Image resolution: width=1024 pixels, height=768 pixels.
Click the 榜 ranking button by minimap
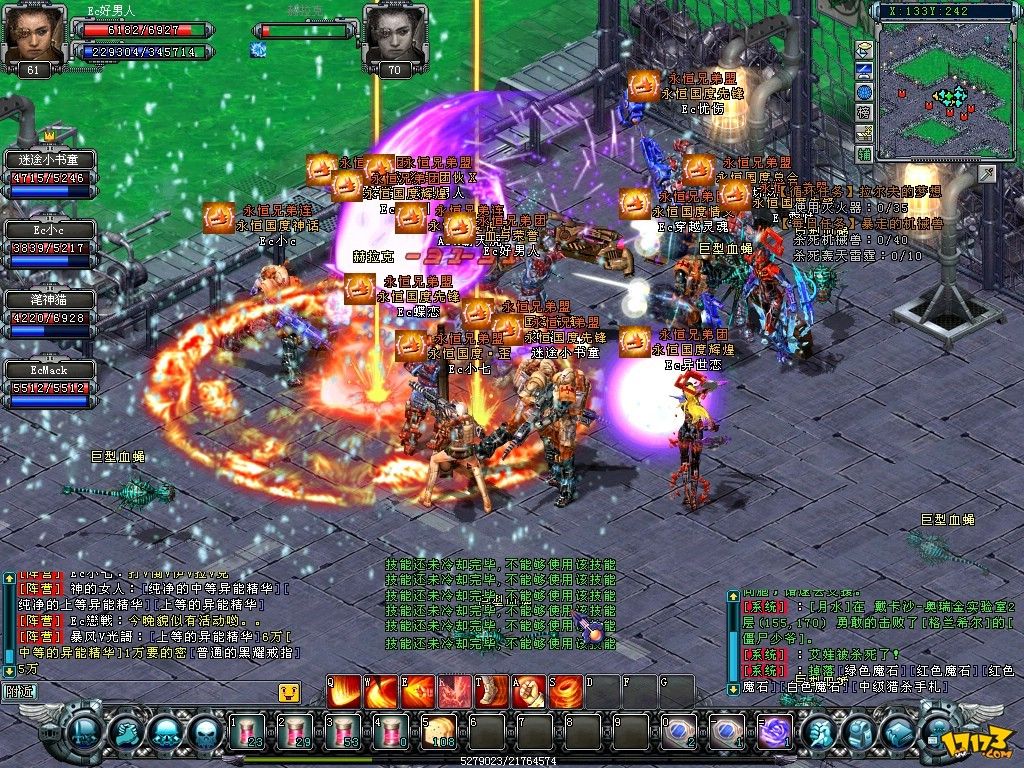pos(864,112)
